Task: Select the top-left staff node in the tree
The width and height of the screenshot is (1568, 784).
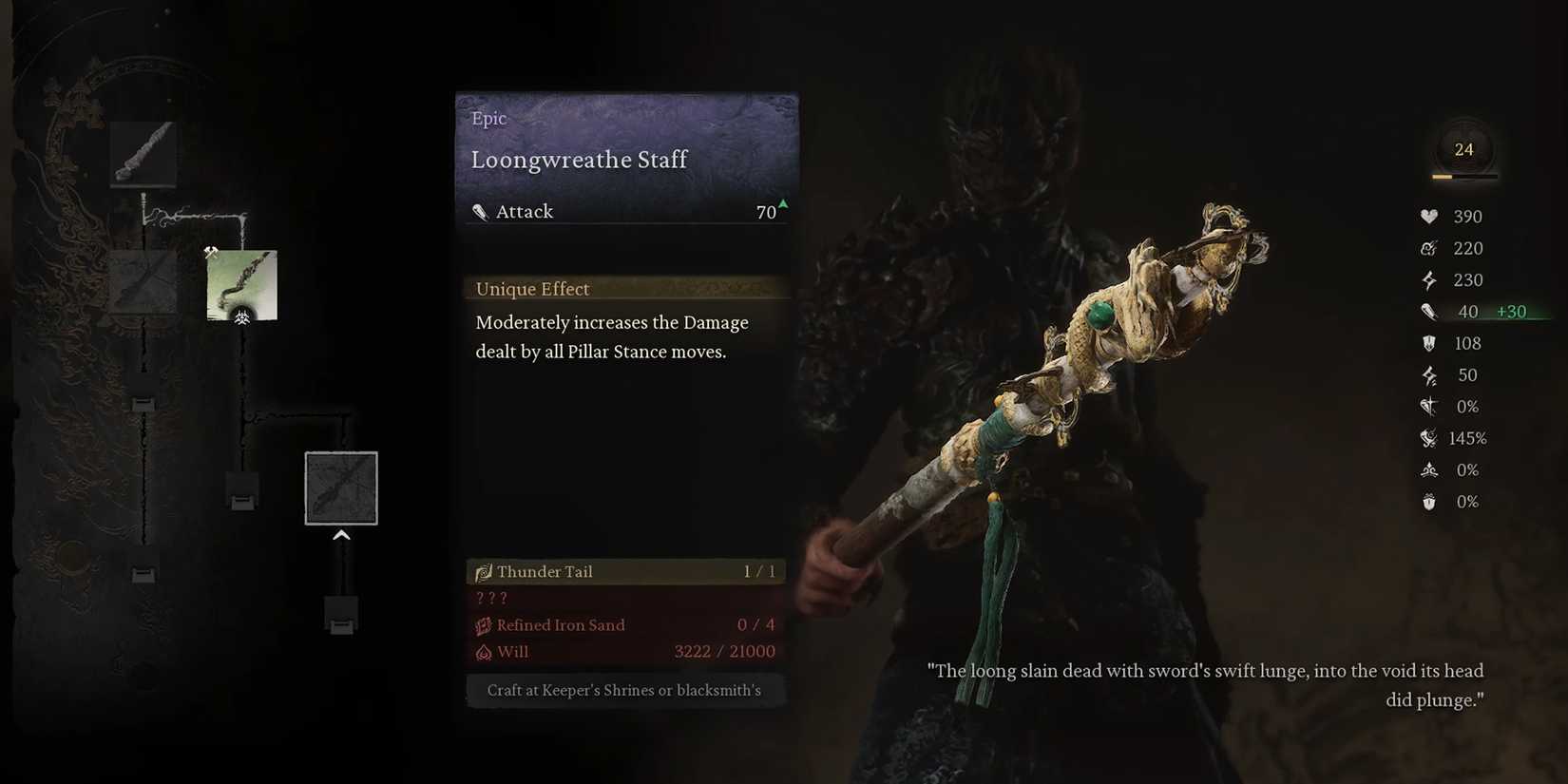Action: (x=143, y=153)
